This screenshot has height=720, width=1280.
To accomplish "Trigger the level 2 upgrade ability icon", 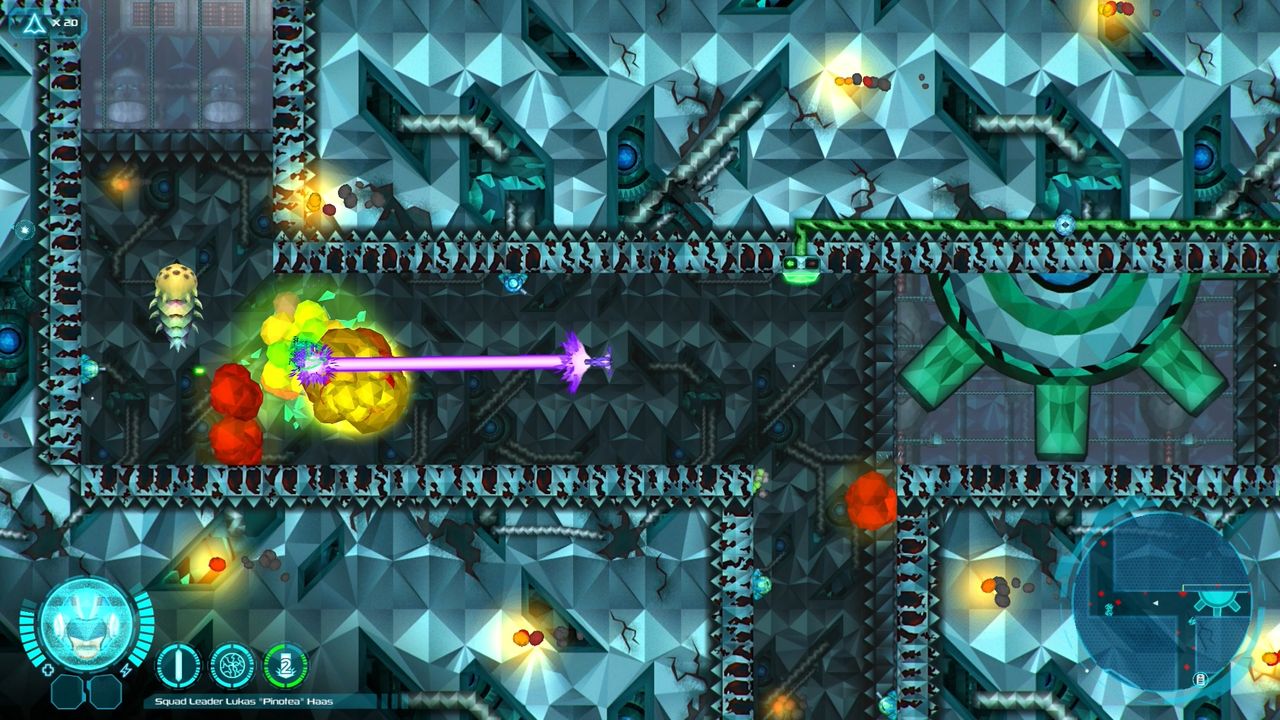I will click(285, 666).
